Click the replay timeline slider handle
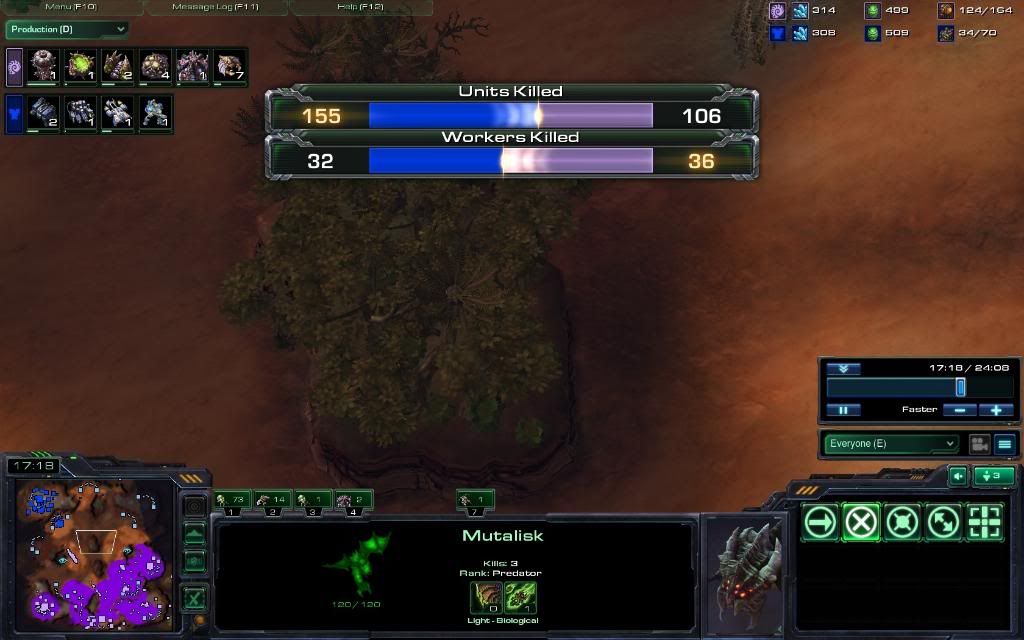1024x640 pixels. click(x=960, y=387)
